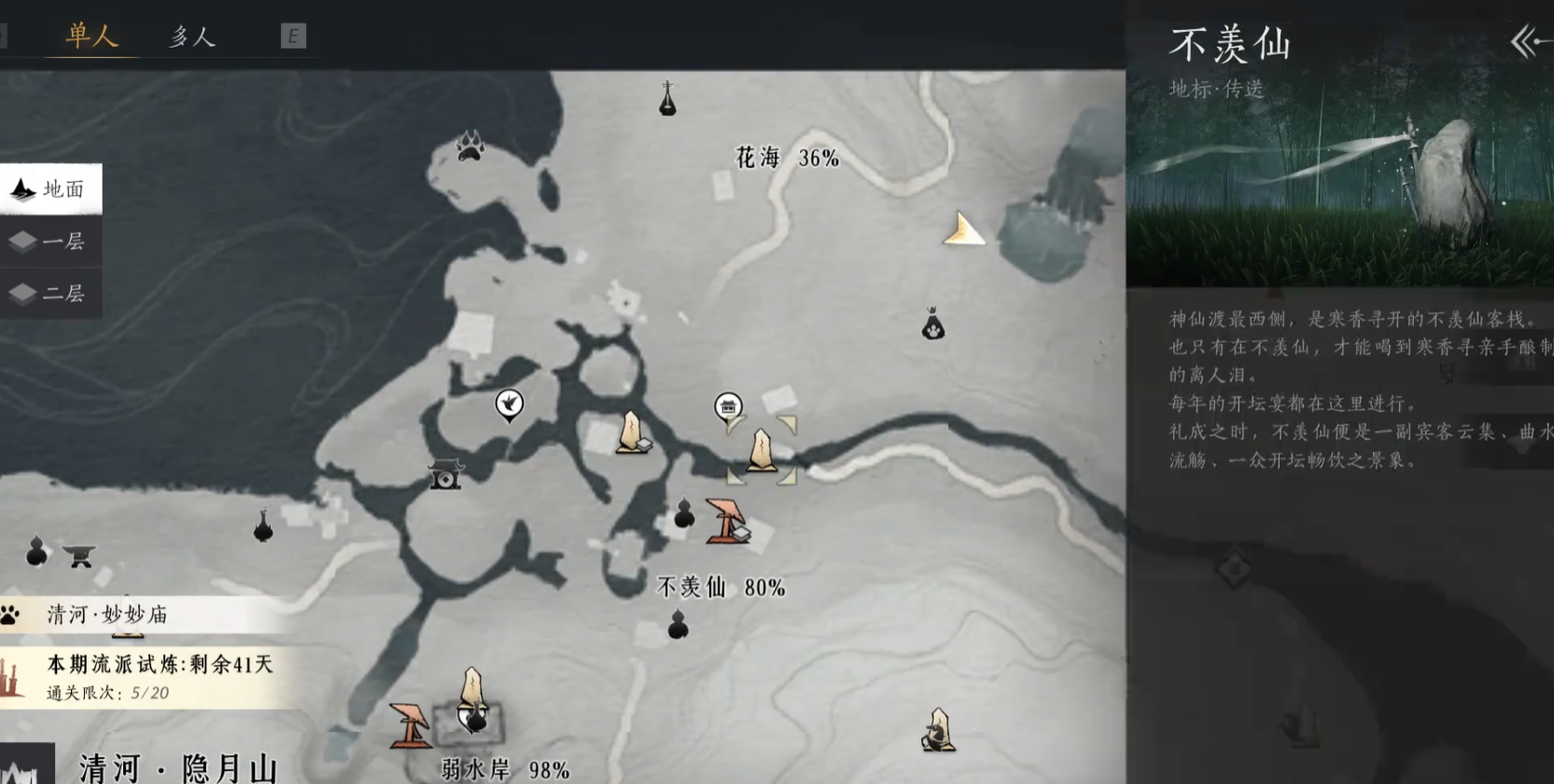Open the 本期流派试炼 trial entry
1554x784 pixels.
click(x=149, y=677)
